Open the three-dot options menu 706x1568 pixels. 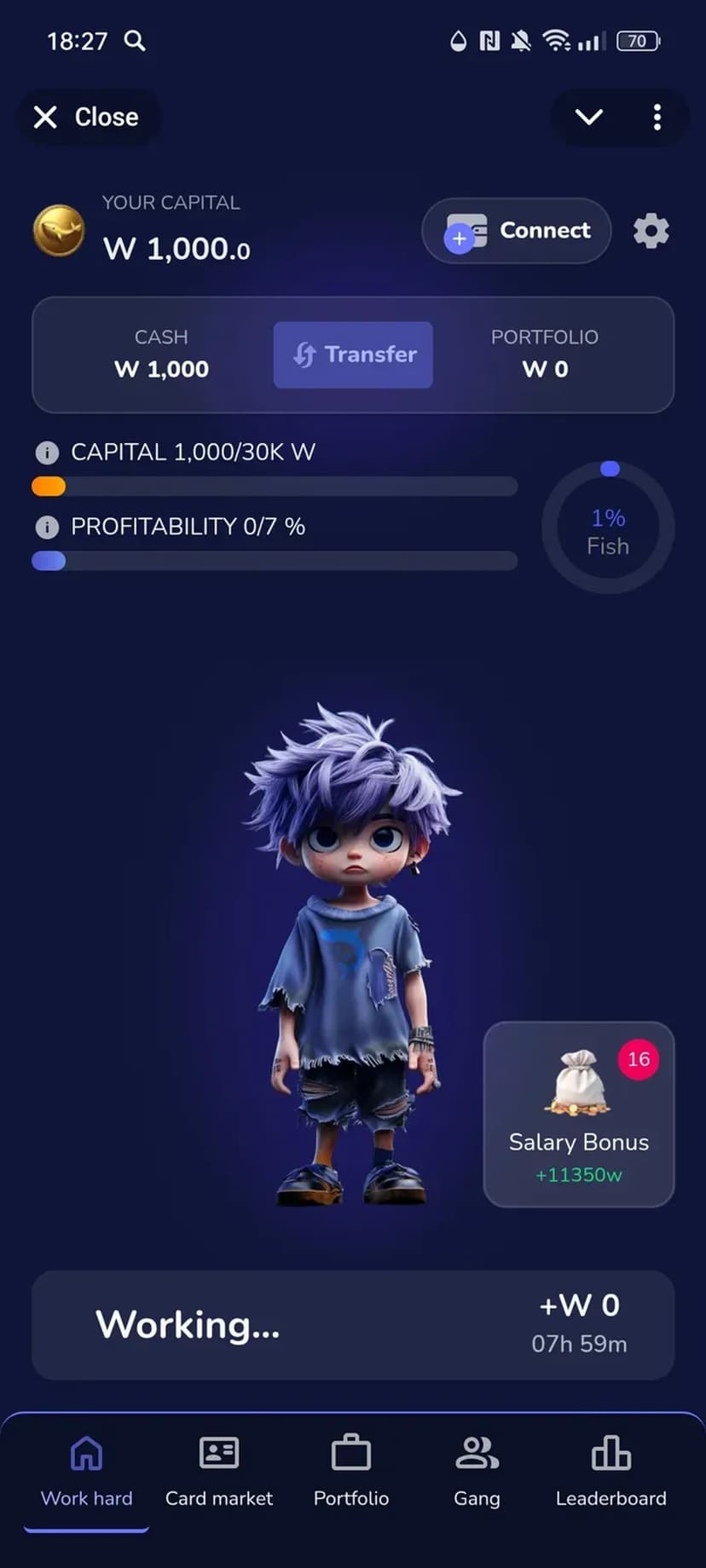(657, 117)
